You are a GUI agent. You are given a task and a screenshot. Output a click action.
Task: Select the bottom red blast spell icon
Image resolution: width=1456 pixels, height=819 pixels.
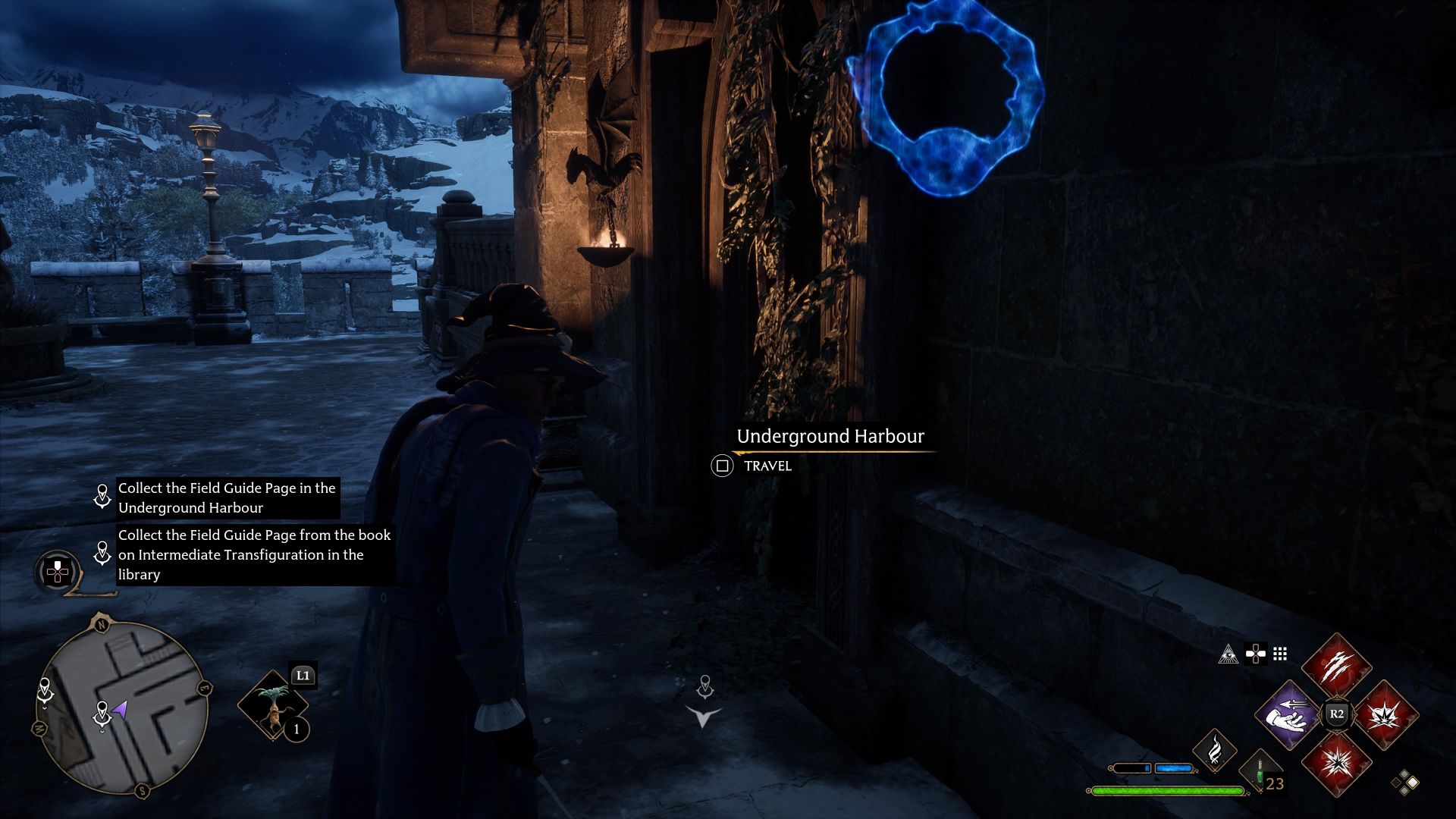tap(1337, 764)
